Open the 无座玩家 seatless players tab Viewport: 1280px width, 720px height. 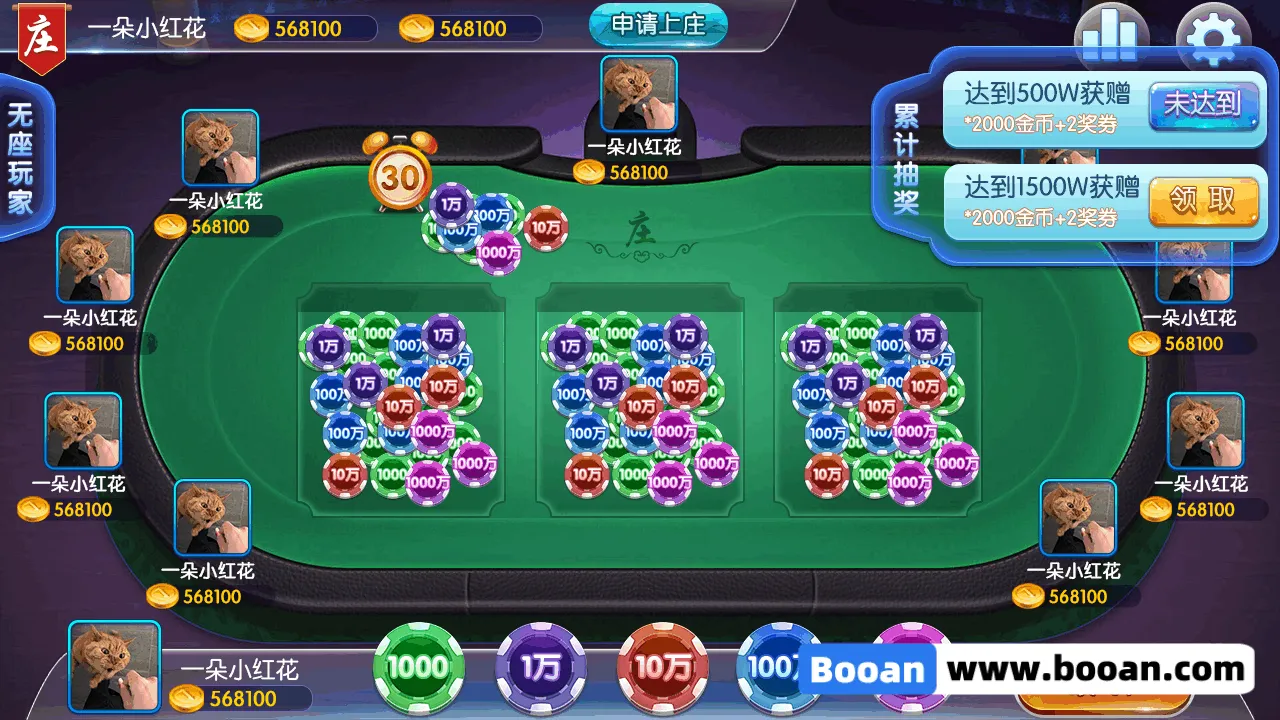[x=20, y=158]
